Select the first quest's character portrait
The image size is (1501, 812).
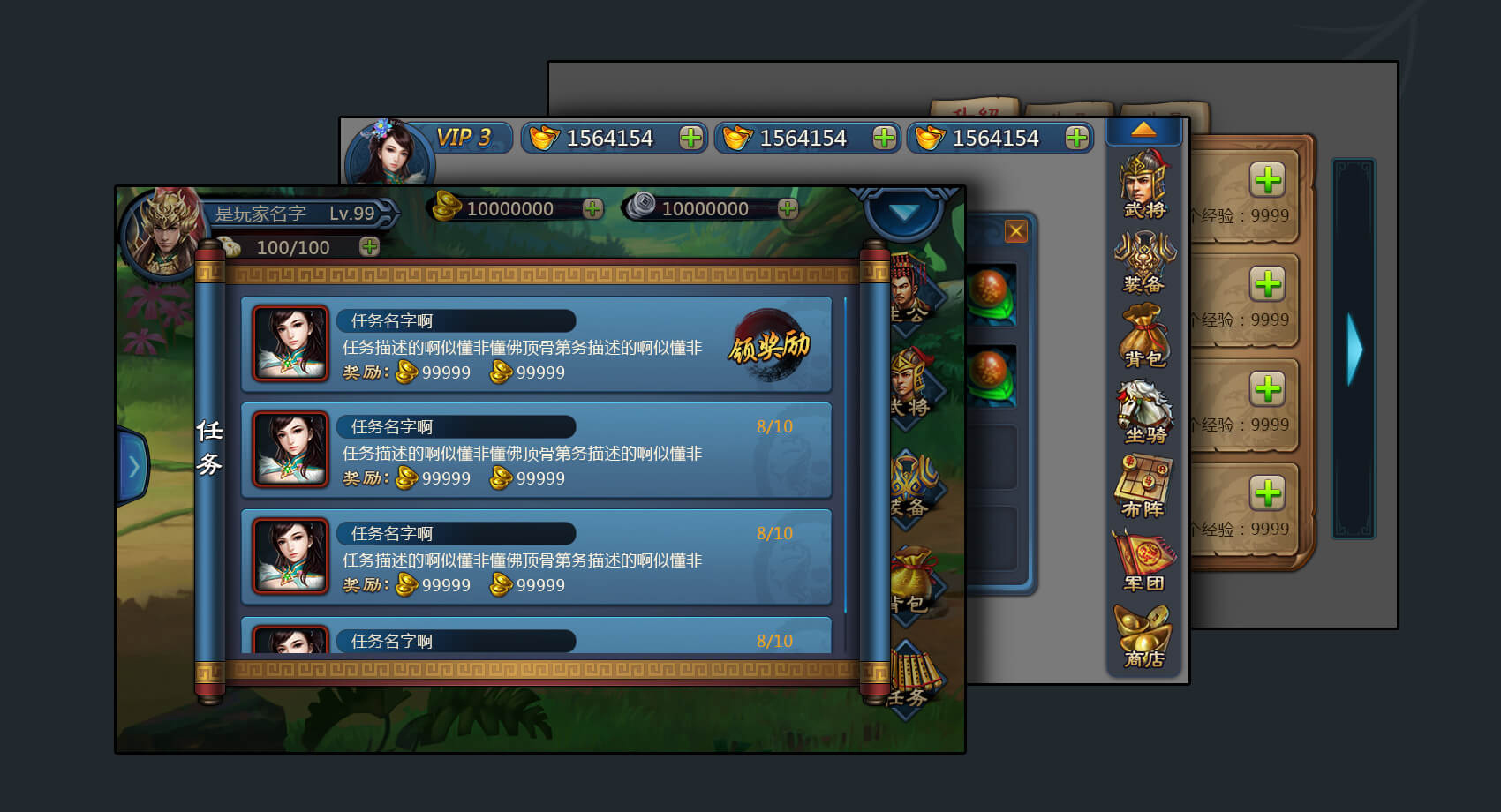click(290, 343)
